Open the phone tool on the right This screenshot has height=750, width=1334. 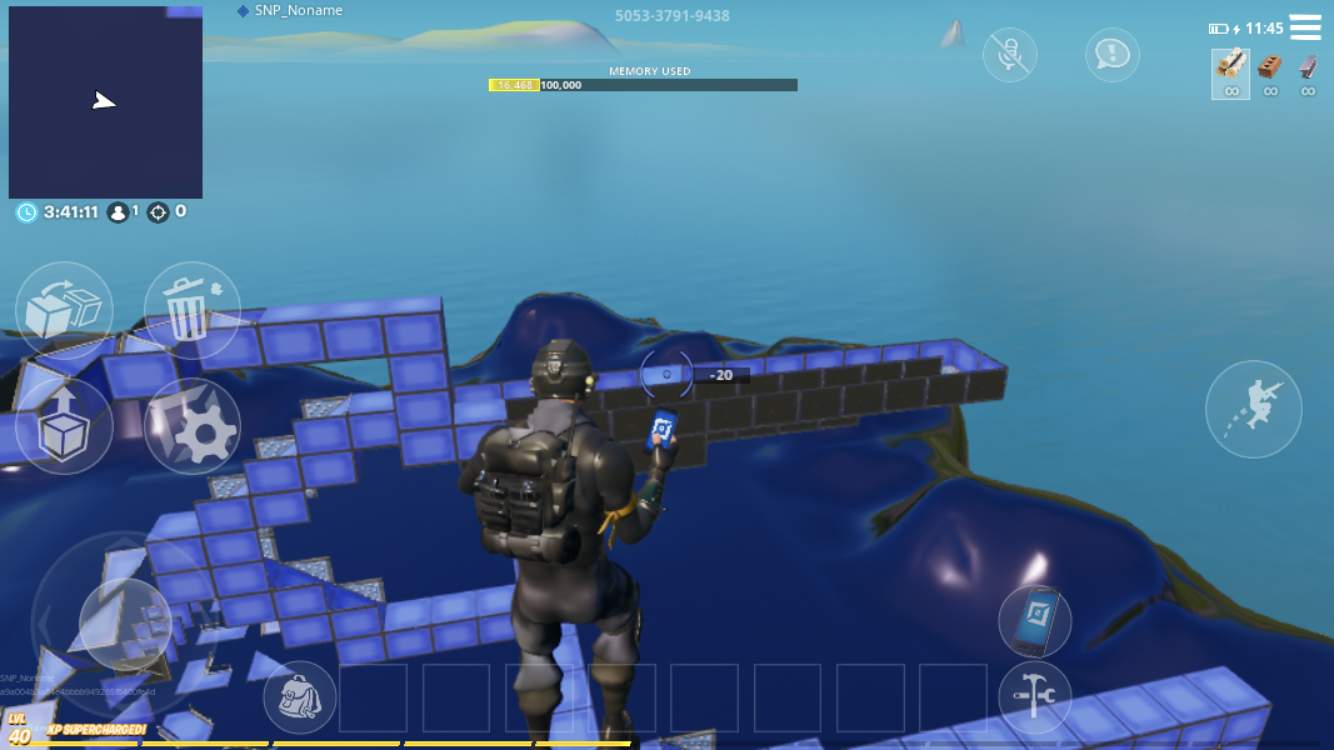point(1037,621)
